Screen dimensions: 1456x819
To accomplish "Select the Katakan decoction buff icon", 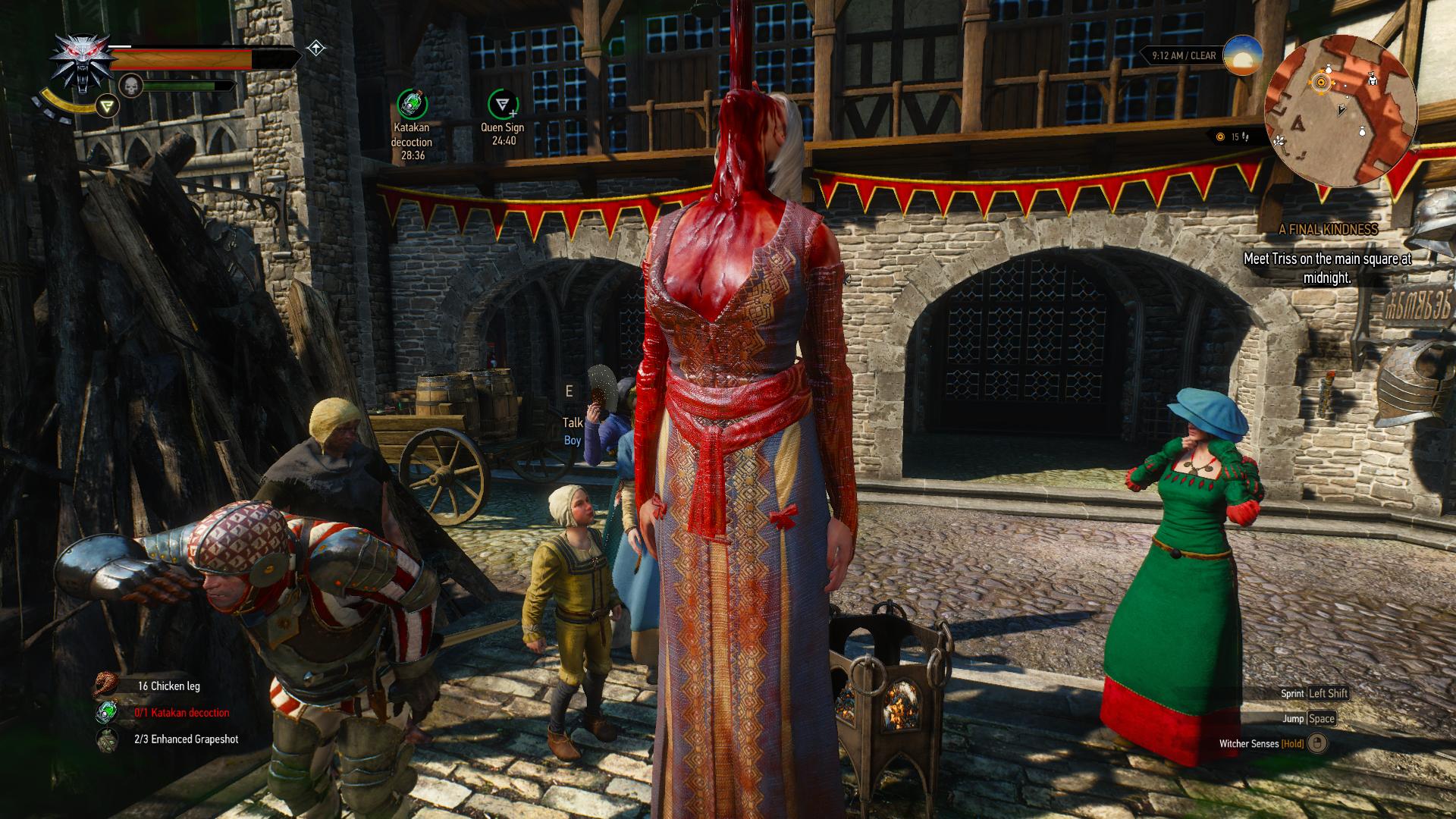I will point(412,104).
